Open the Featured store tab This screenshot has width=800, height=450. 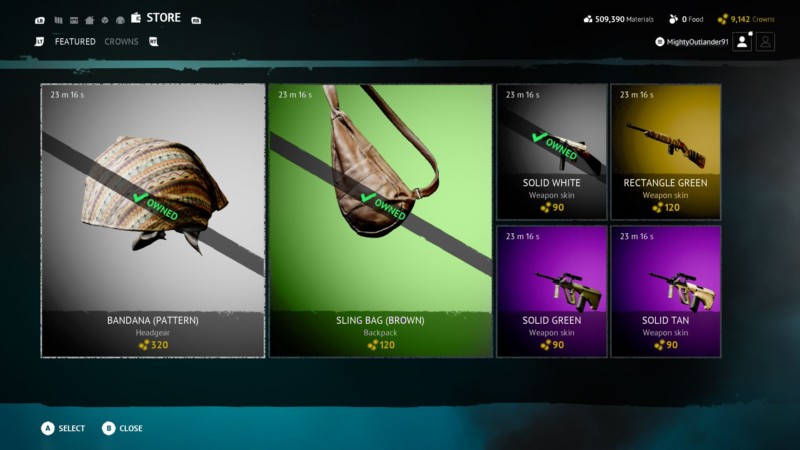tap(75, 42)
